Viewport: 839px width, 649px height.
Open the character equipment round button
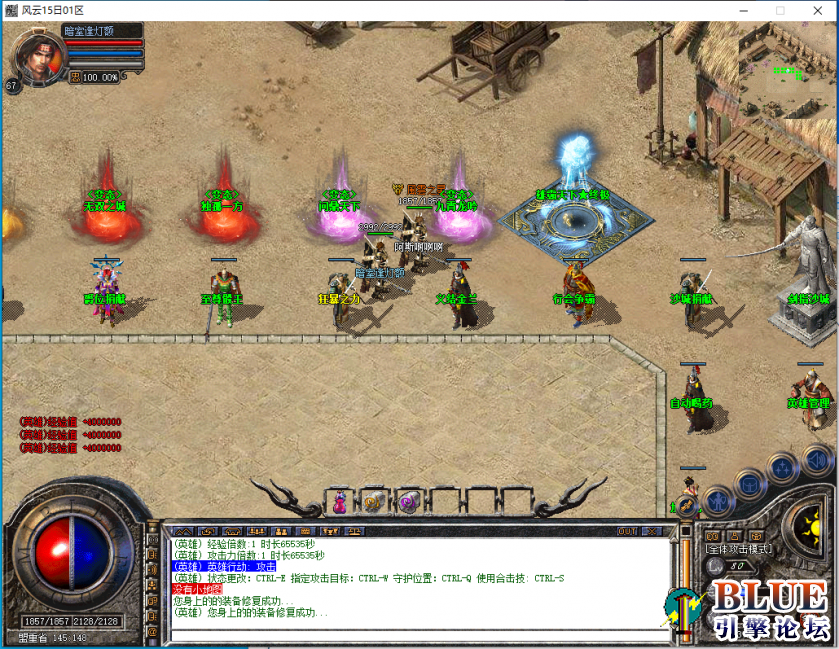(717, 499)
